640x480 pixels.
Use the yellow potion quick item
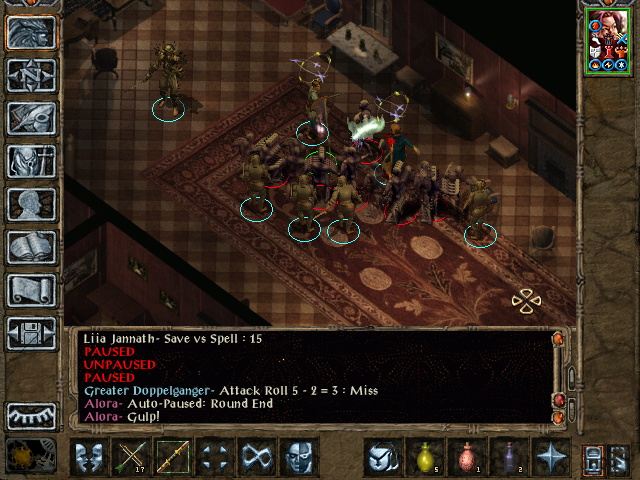(x=425, y=458)
